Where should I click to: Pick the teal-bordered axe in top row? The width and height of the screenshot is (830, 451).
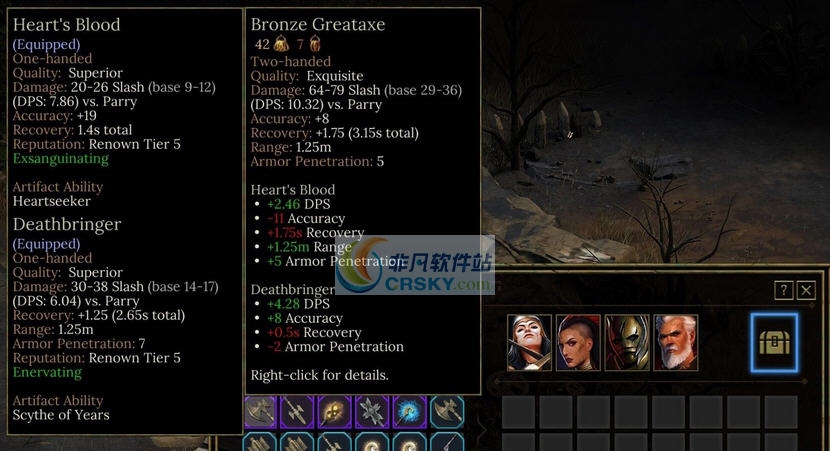pos(446,412)
